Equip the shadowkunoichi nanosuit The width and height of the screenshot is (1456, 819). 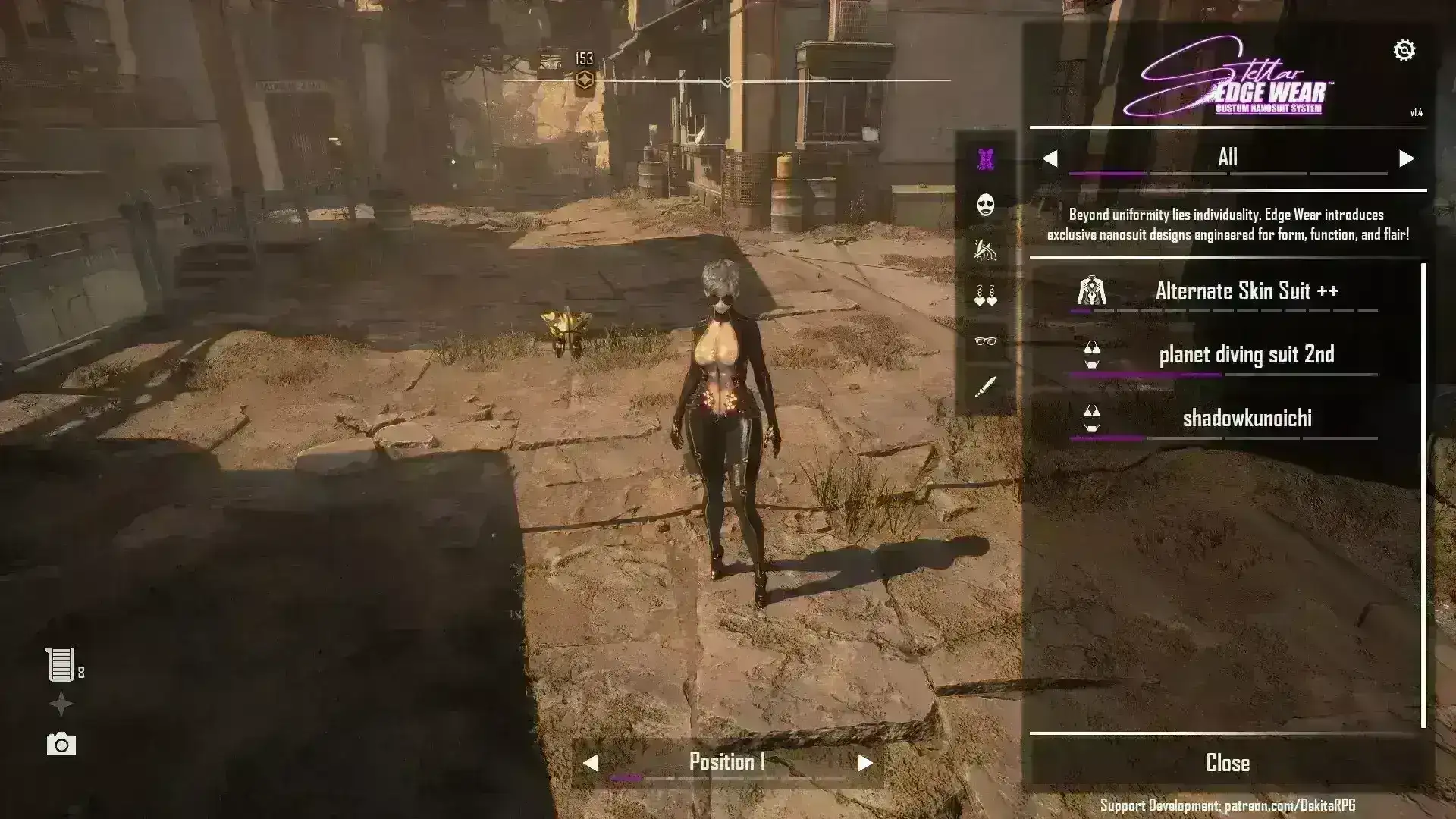coord(1246,419)
